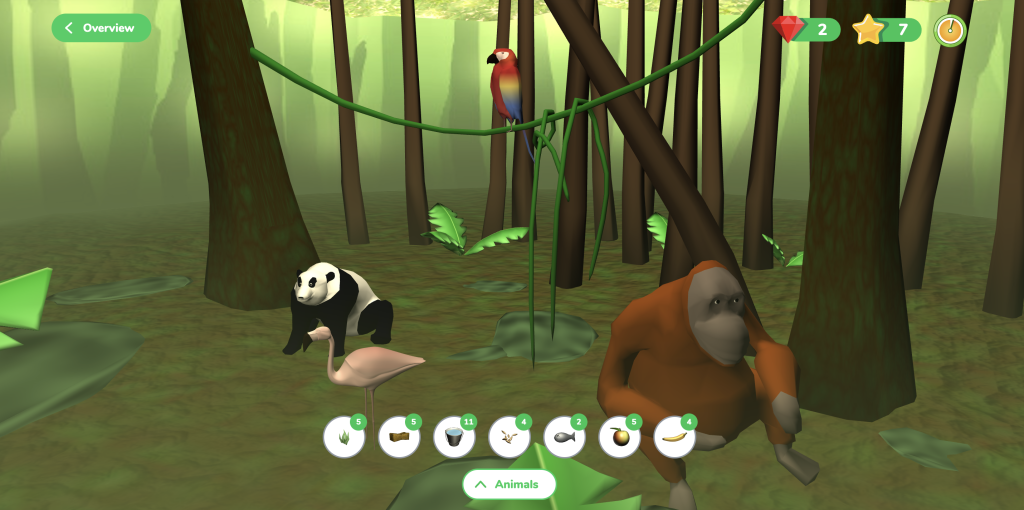Open the red gem counter
The width and height of the screenshot is (1024, 510).
click(x=806, y=30)
